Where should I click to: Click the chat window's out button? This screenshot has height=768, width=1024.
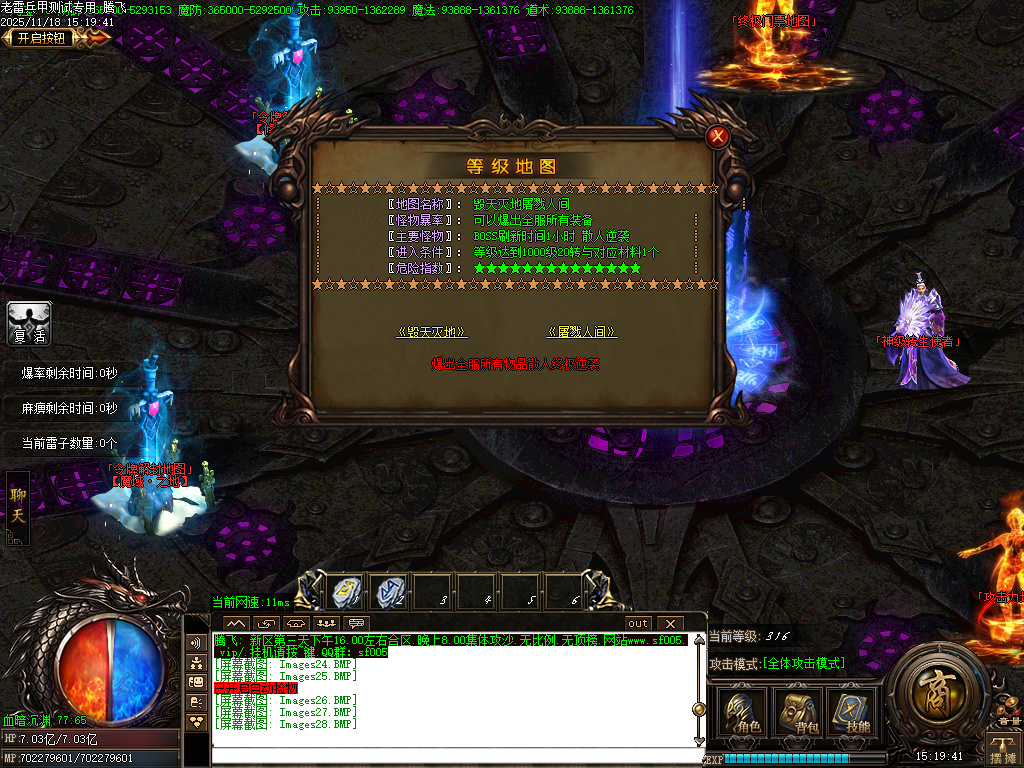tap(638, 624)
